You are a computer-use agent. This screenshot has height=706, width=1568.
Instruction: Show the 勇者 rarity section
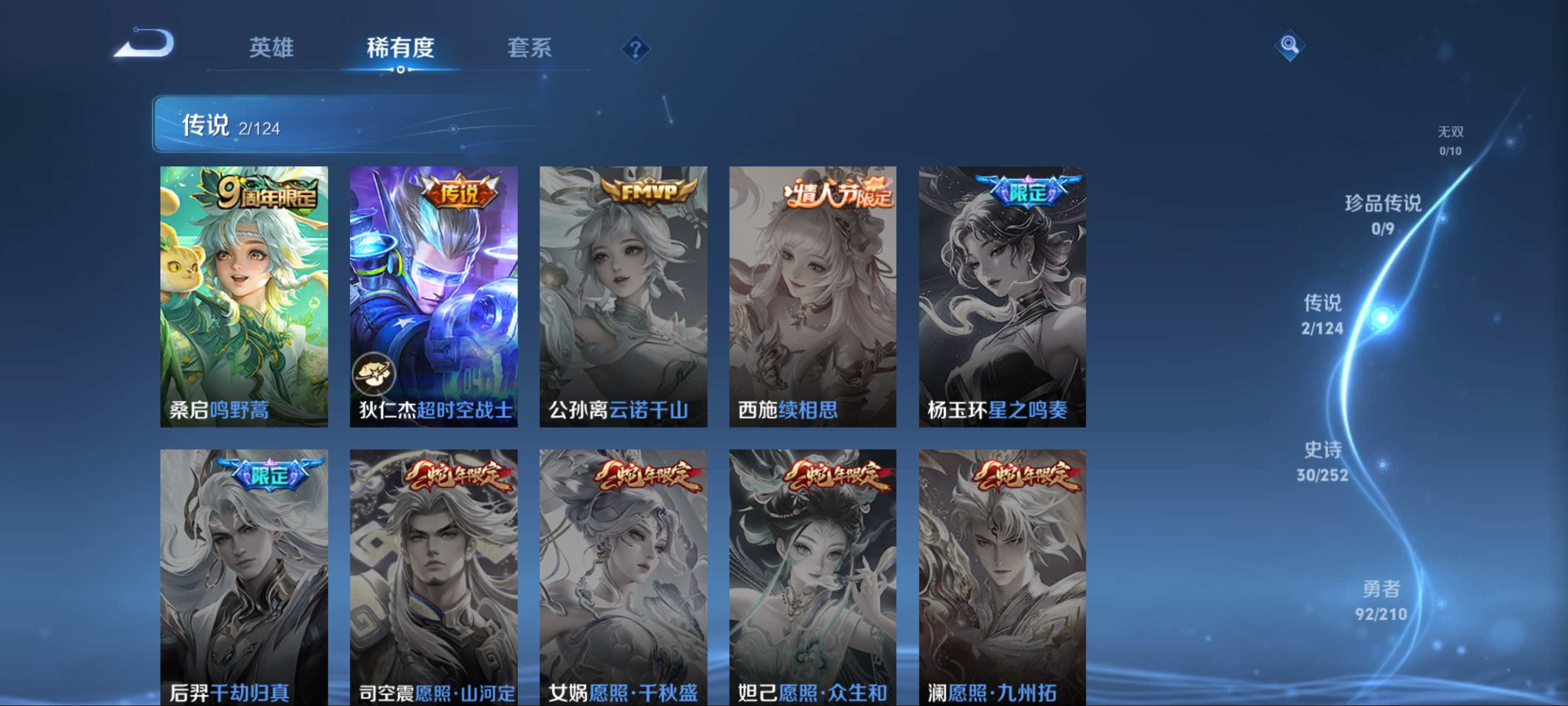1381,600
